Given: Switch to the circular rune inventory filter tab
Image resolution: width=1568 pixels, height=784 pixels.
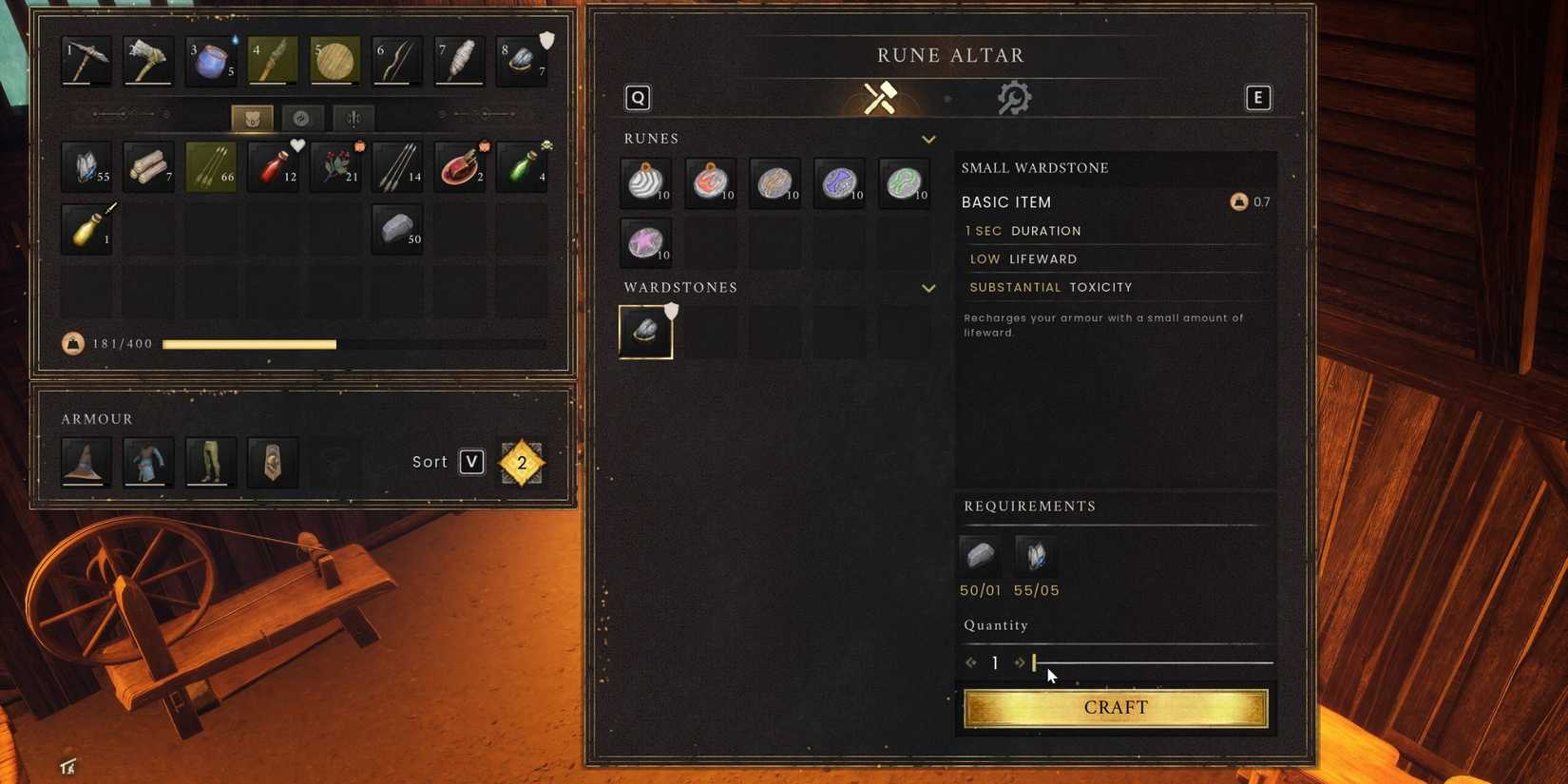Looking at the screenshot, I should coord(302,118).
